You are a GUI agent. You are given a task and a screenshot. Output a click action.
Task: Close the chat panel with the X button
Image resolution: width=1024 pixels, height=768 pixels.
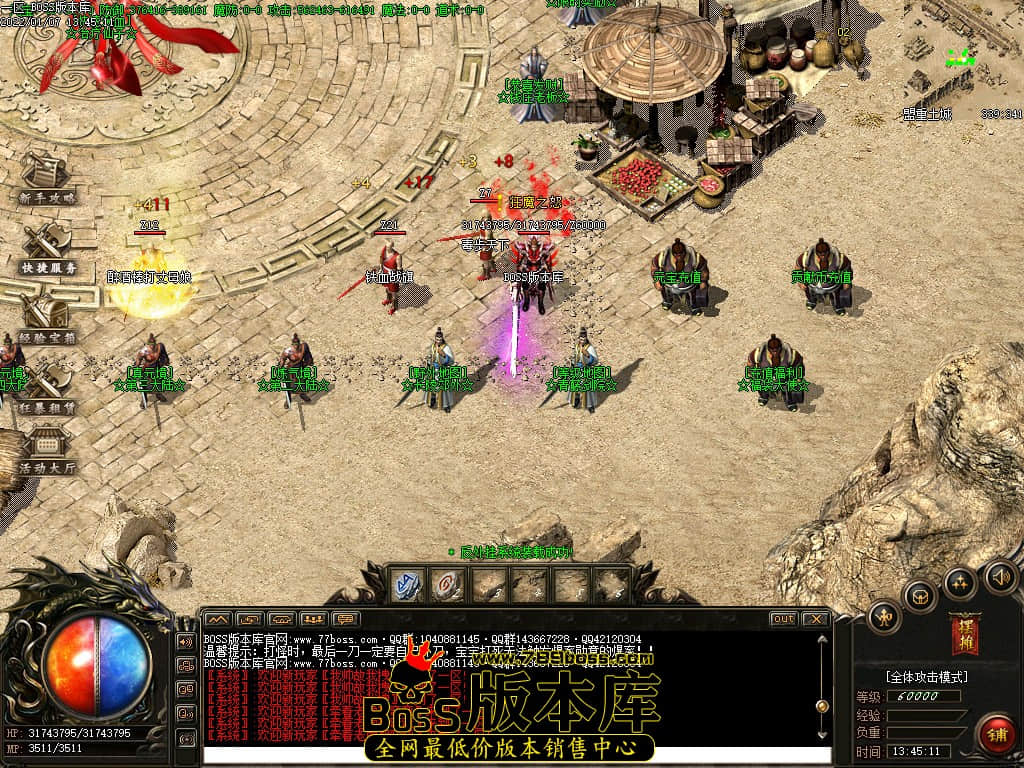click(x=815, y=619)
